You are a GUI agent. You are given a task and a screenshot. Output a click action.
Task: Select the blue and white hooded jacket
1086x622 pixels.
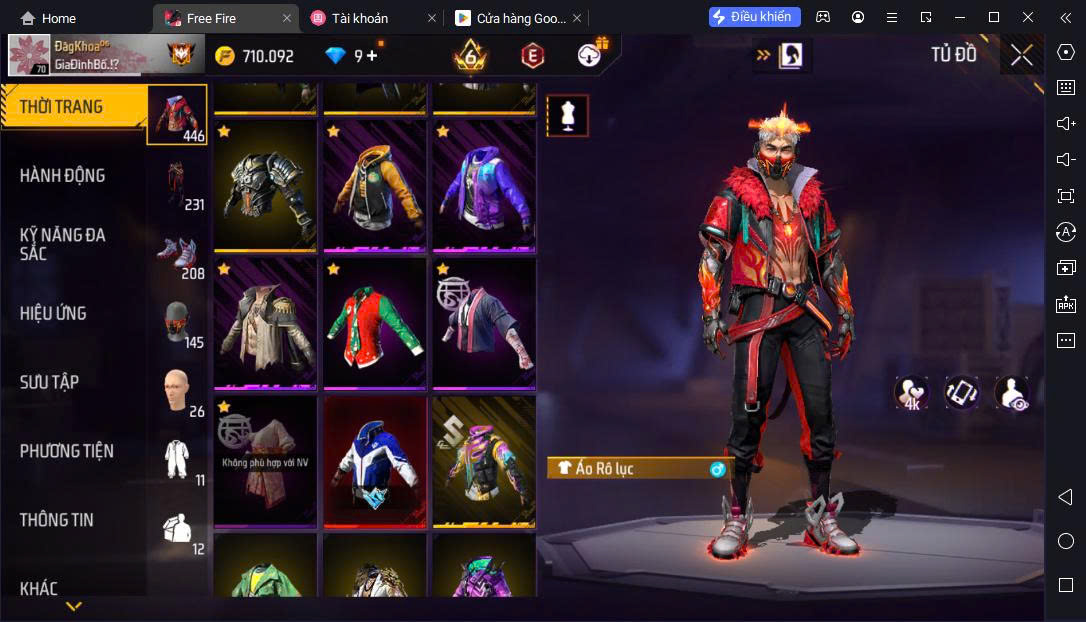coord(374,461)
